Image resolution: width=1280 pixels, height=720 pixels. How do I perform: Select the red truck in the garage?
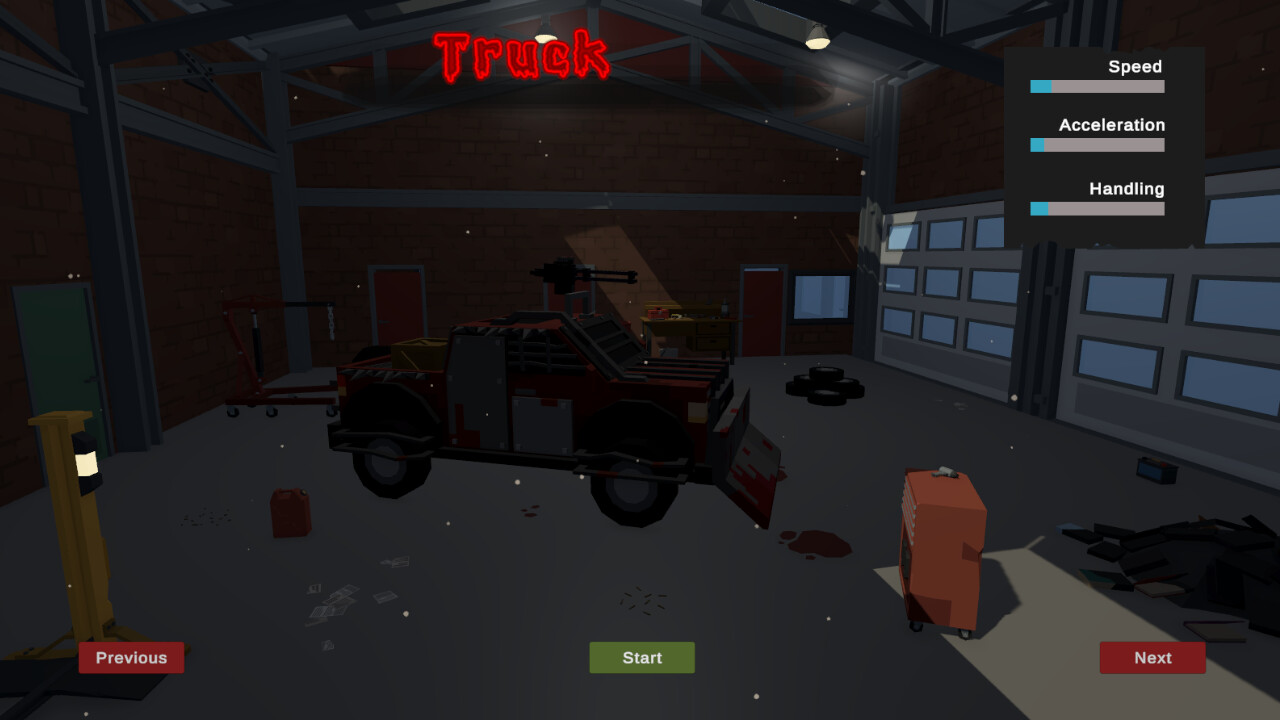pos(540,400)
